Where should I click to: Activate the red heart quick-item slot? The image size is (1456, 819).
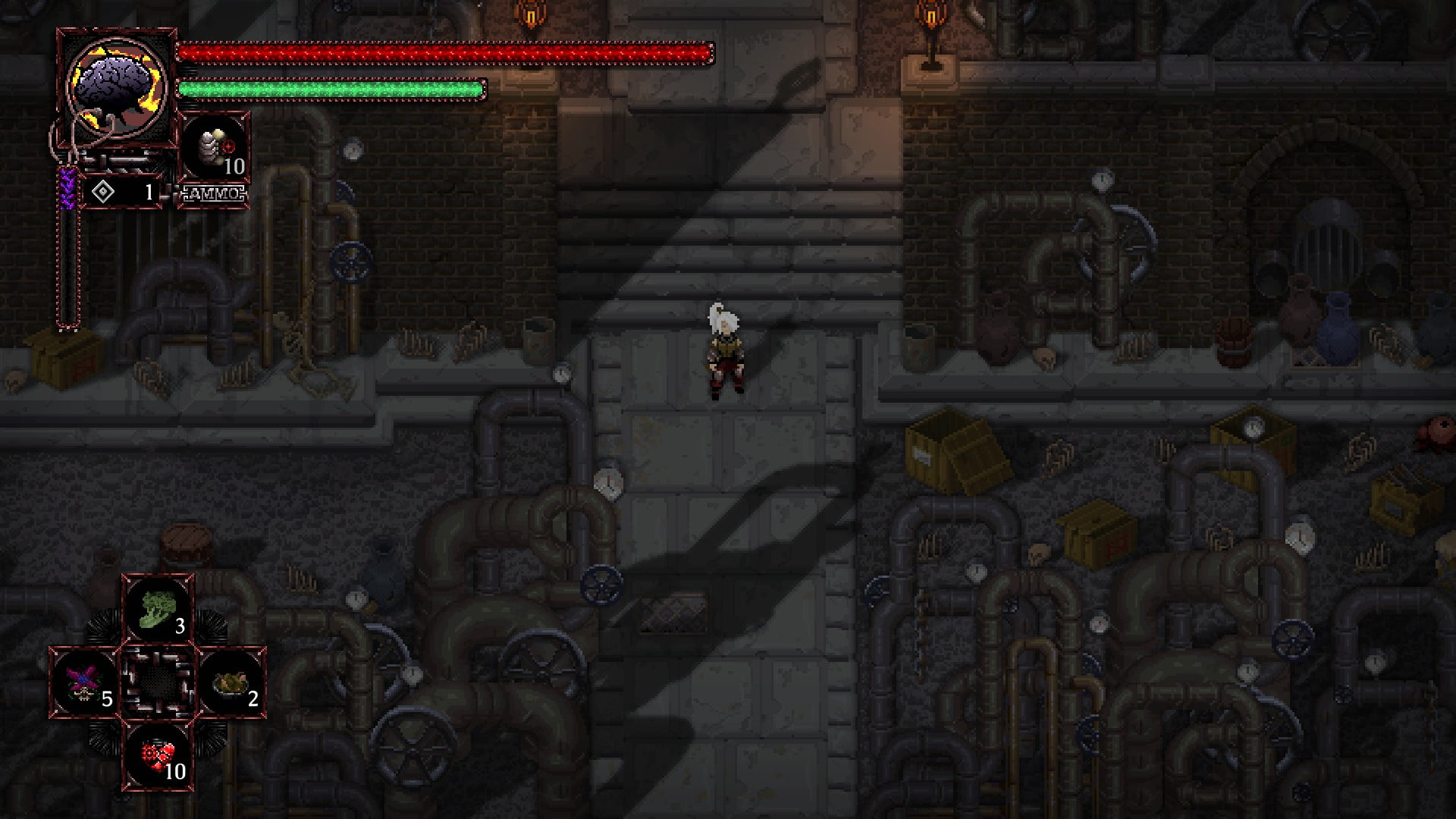pyautogui.click(x=158, y=755)
